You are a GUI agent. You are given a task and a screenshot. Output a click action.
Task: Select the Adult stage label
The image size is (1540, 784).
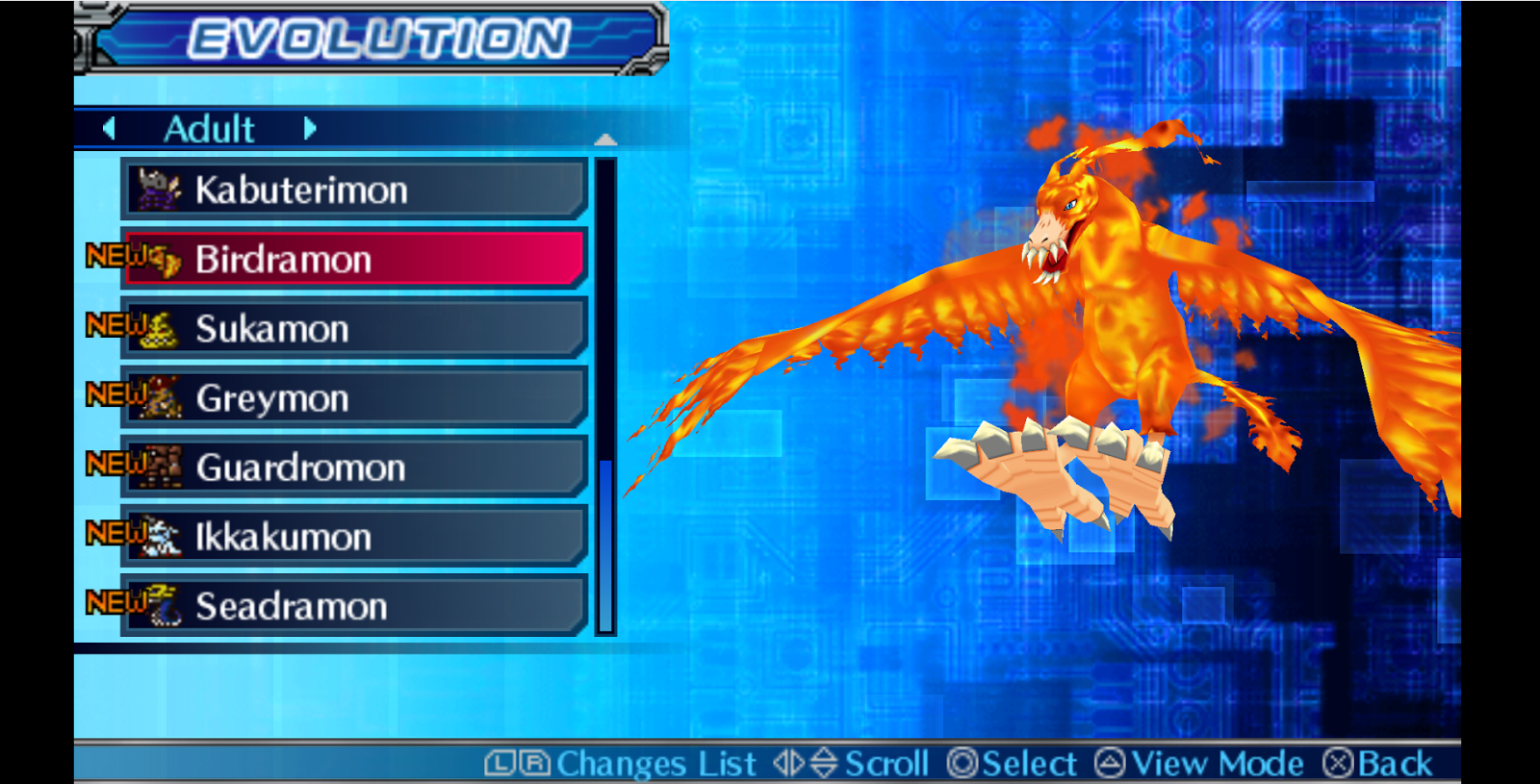click(x=208, y=128)
